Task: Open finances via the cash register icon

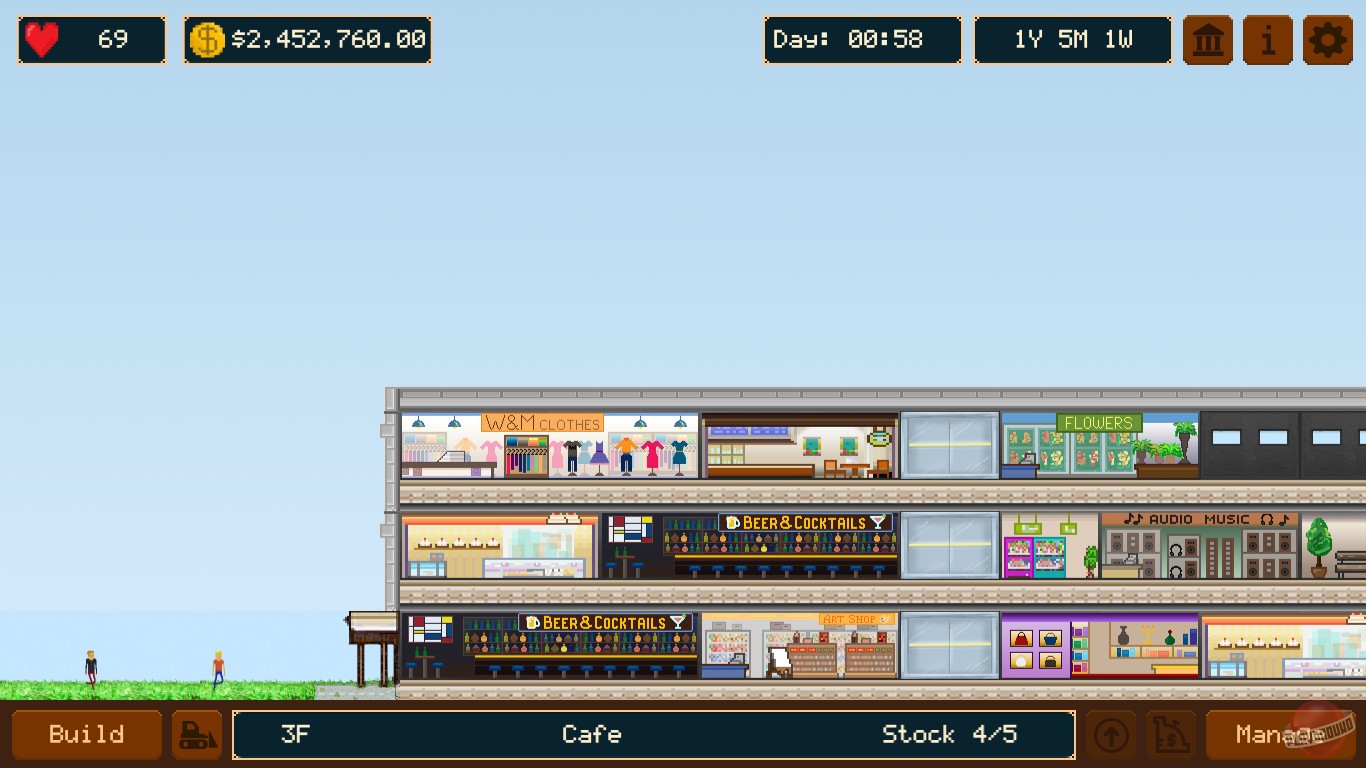Action: (x=1169, y=734)
